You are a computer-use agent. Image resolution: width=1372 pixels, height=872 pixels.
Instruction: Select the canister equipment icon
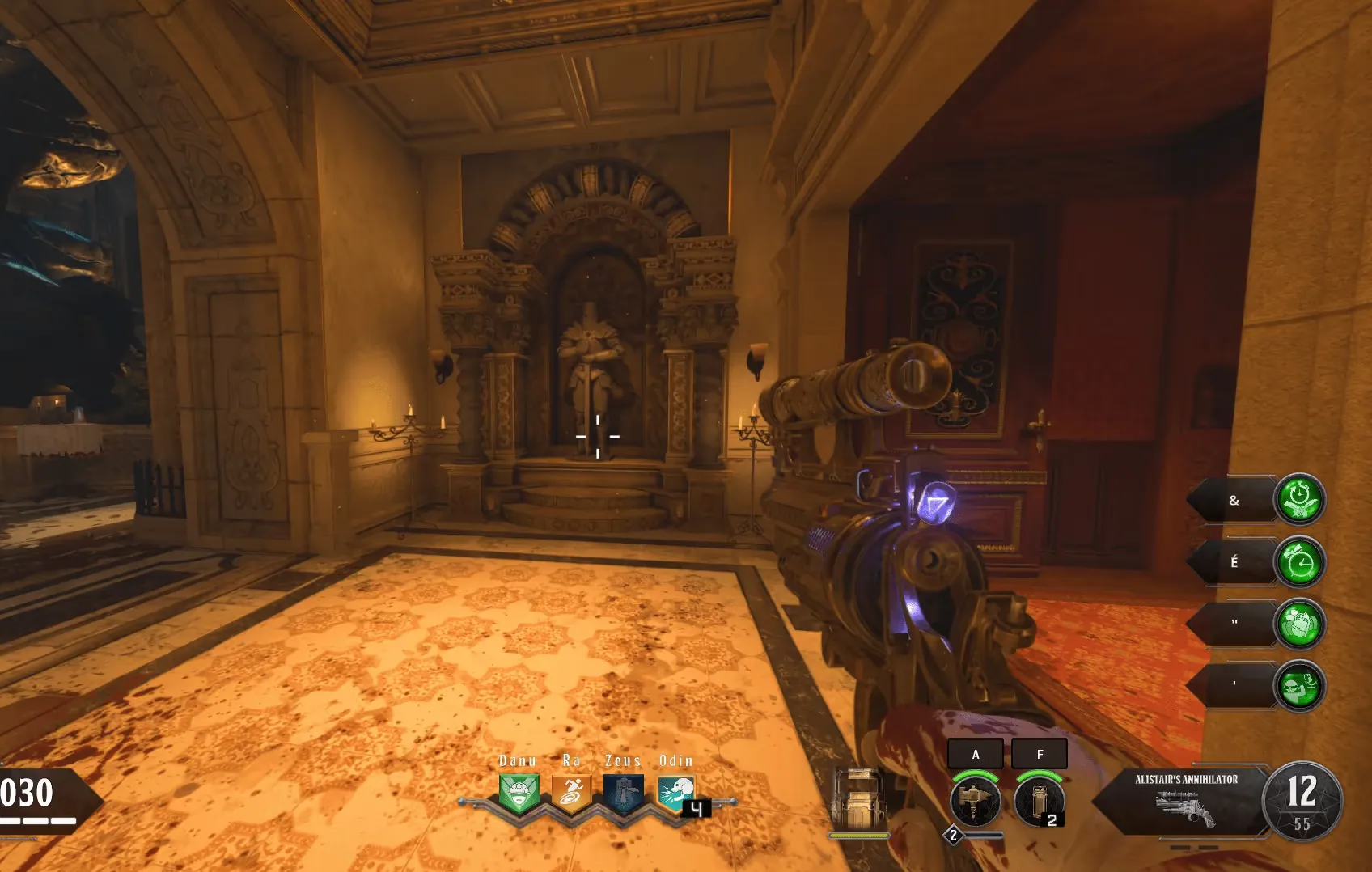point(1039,800)
